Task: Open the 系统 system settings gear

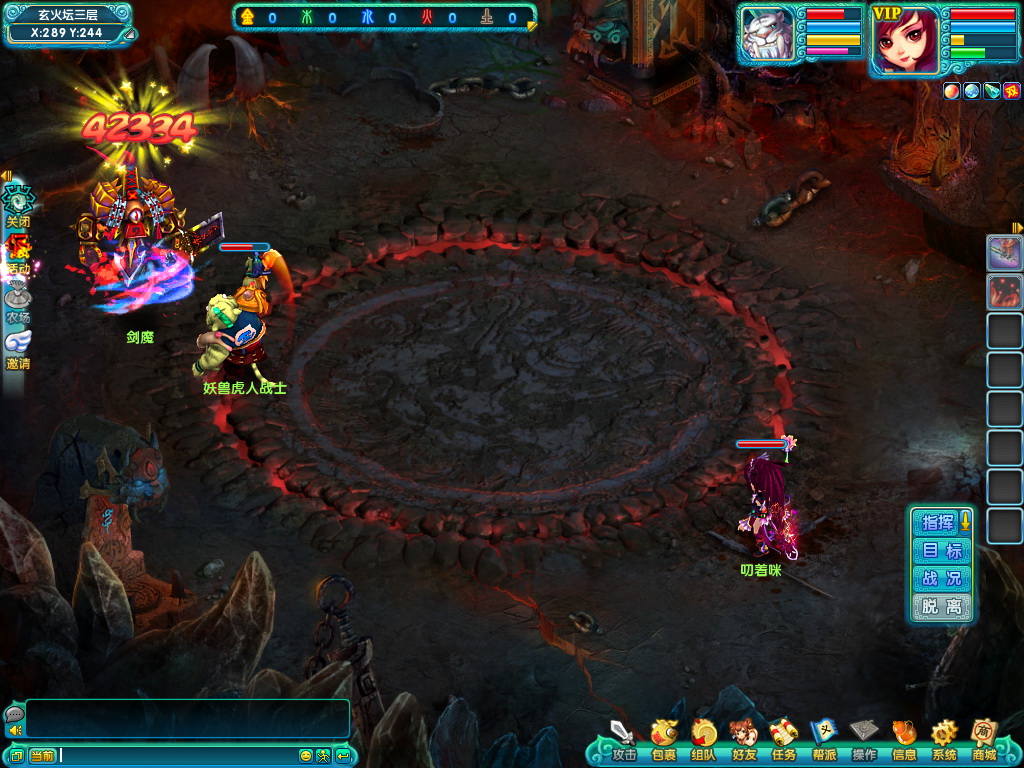Action: click(944, 737)
